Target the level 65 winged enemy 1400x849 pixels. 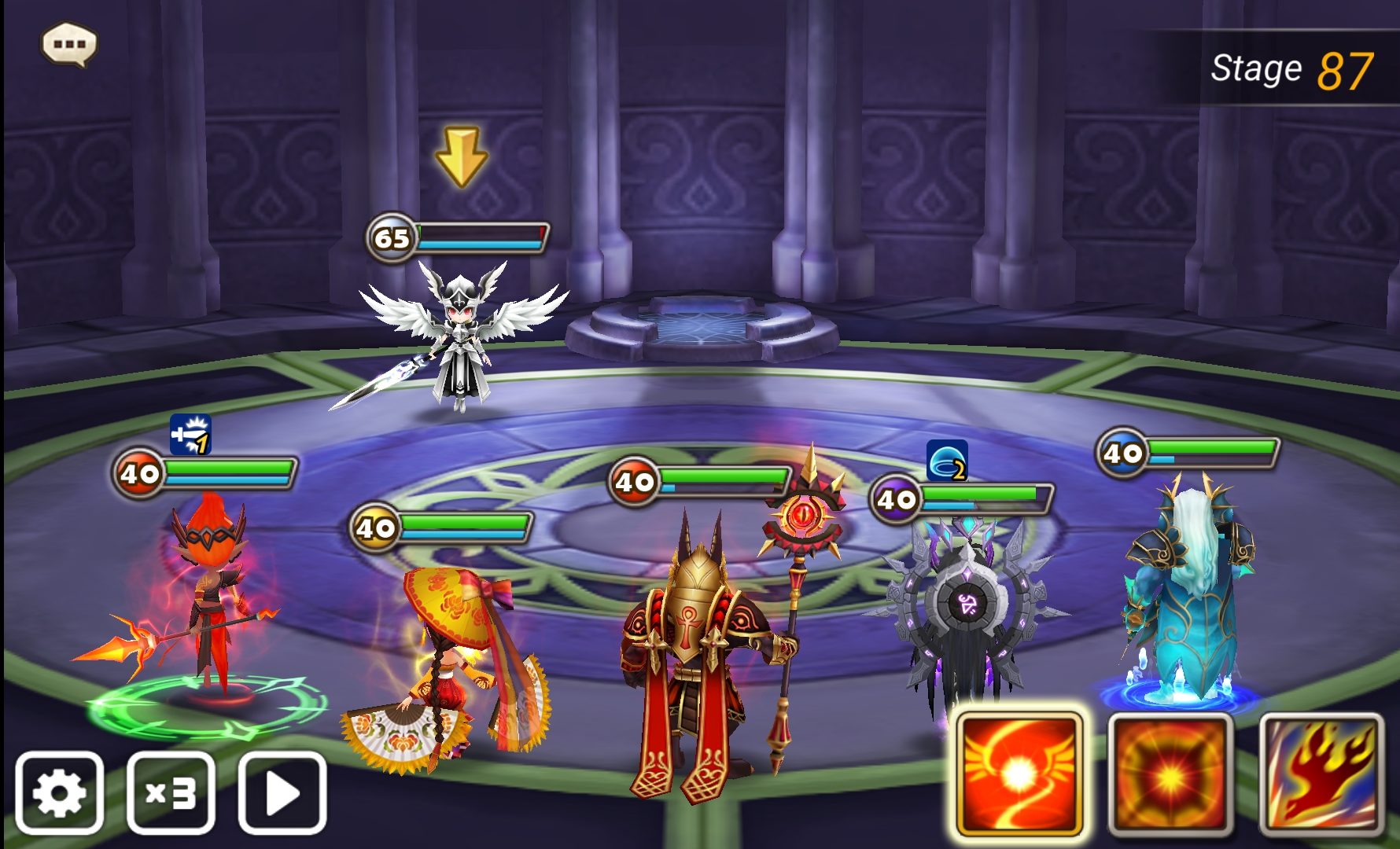coord(459,338)
